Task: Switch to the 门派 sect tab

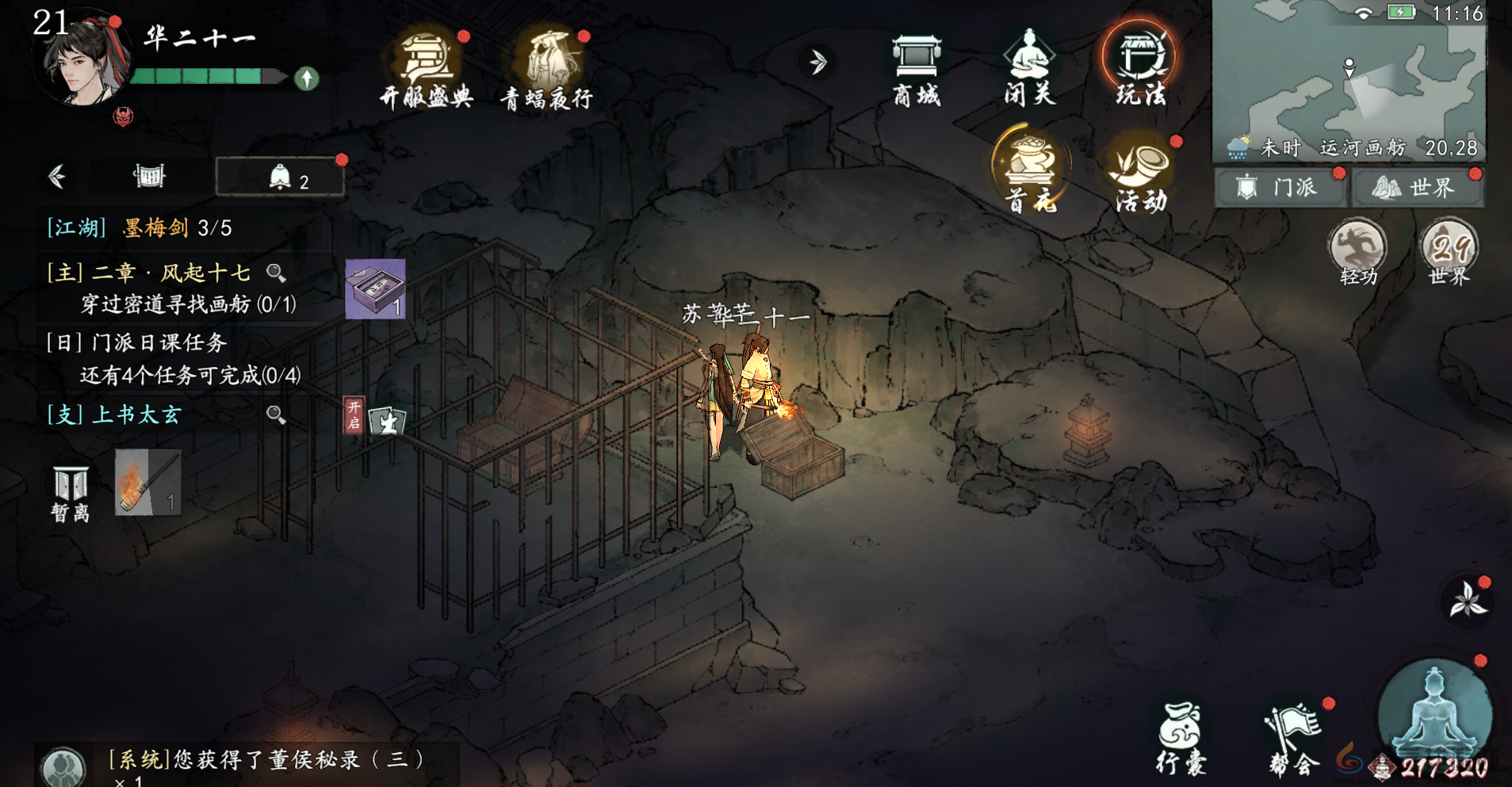Action: coord(1280,188)
